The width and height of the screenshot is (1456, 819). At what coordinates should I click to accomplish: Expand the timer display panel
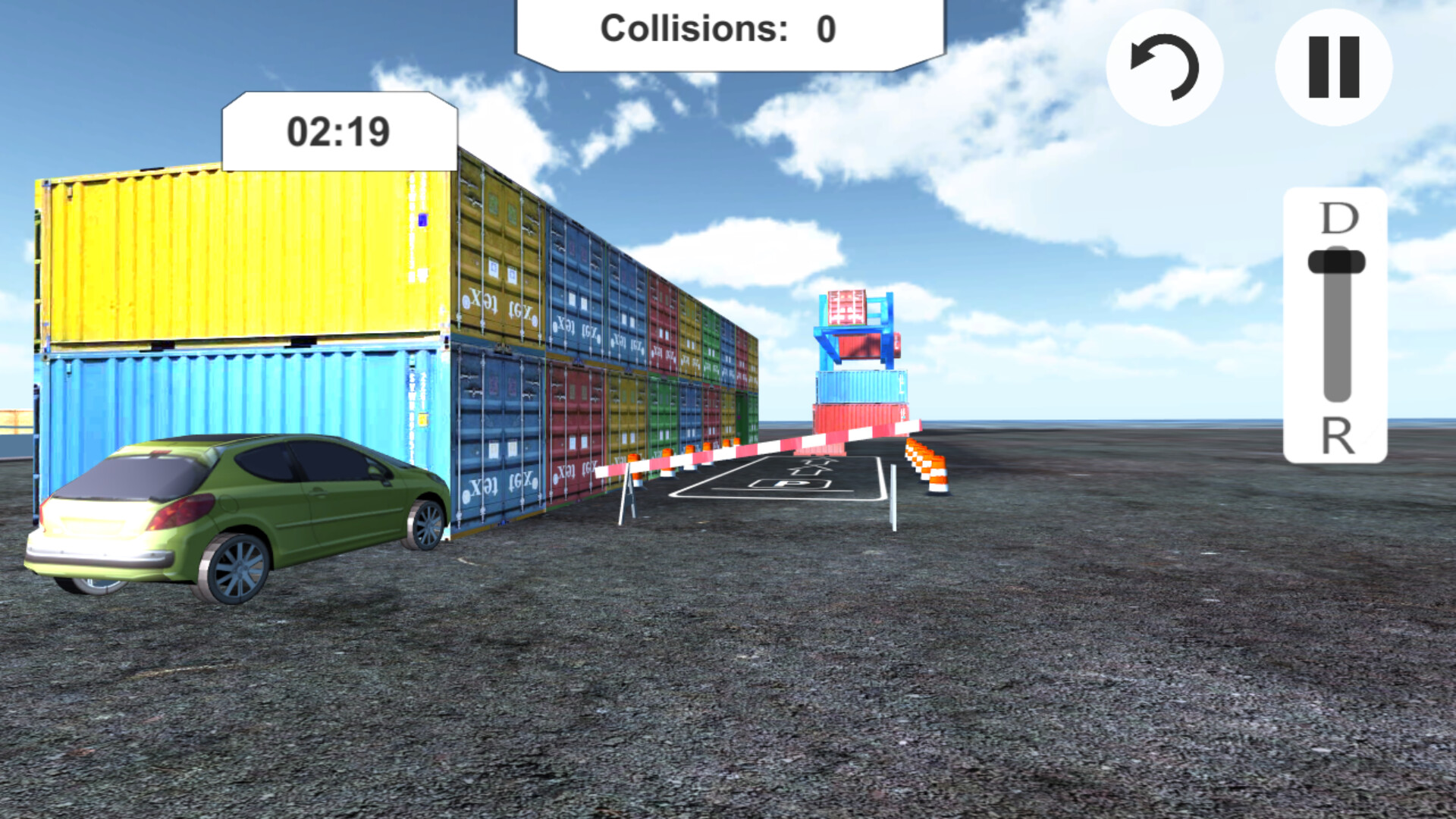click(x=339, y=129)
